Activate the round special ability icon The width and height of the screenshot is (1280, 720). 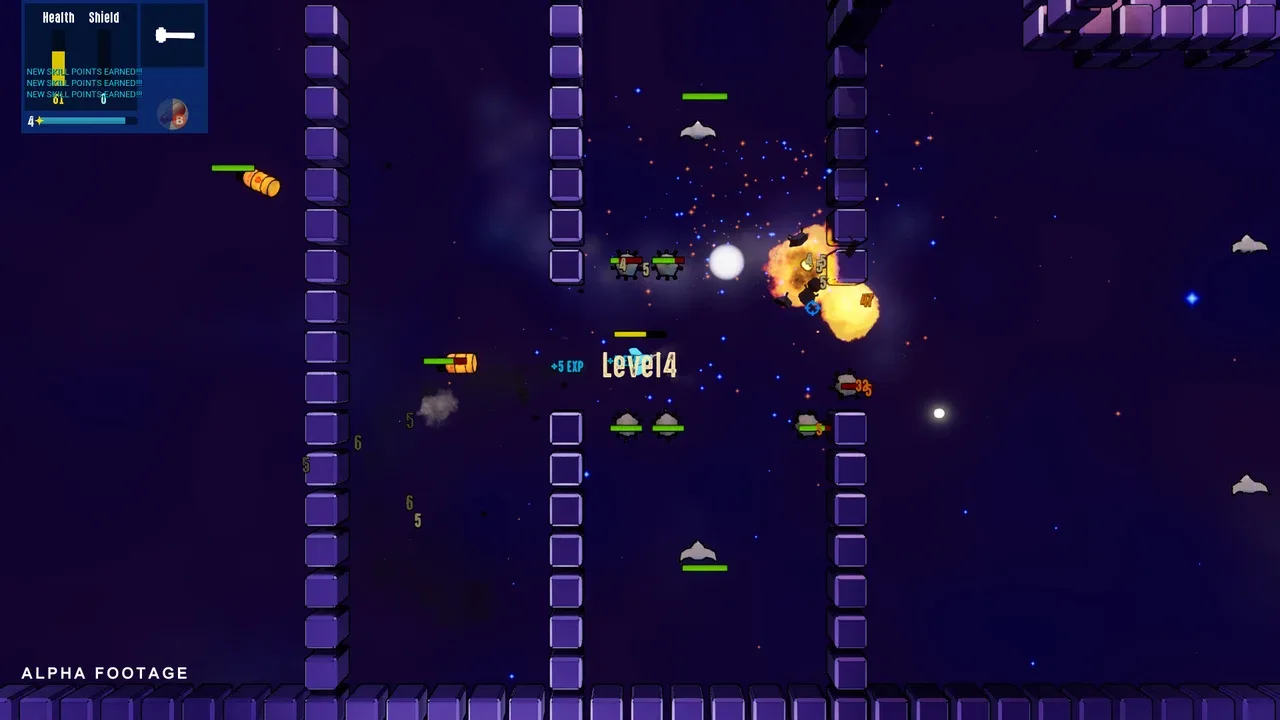click(x=173, y=115)
